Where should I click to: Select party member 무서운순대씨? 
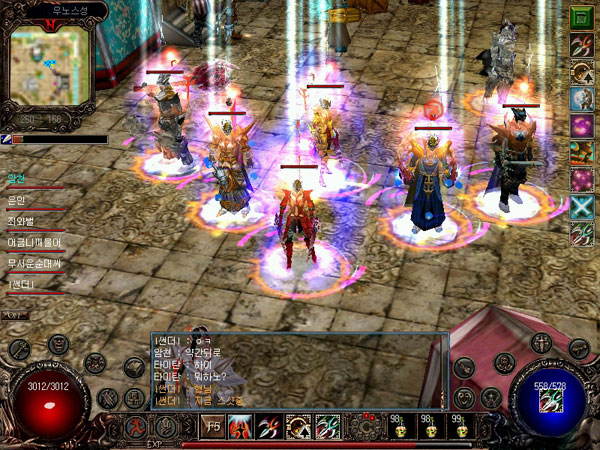[x=34, y=263]
